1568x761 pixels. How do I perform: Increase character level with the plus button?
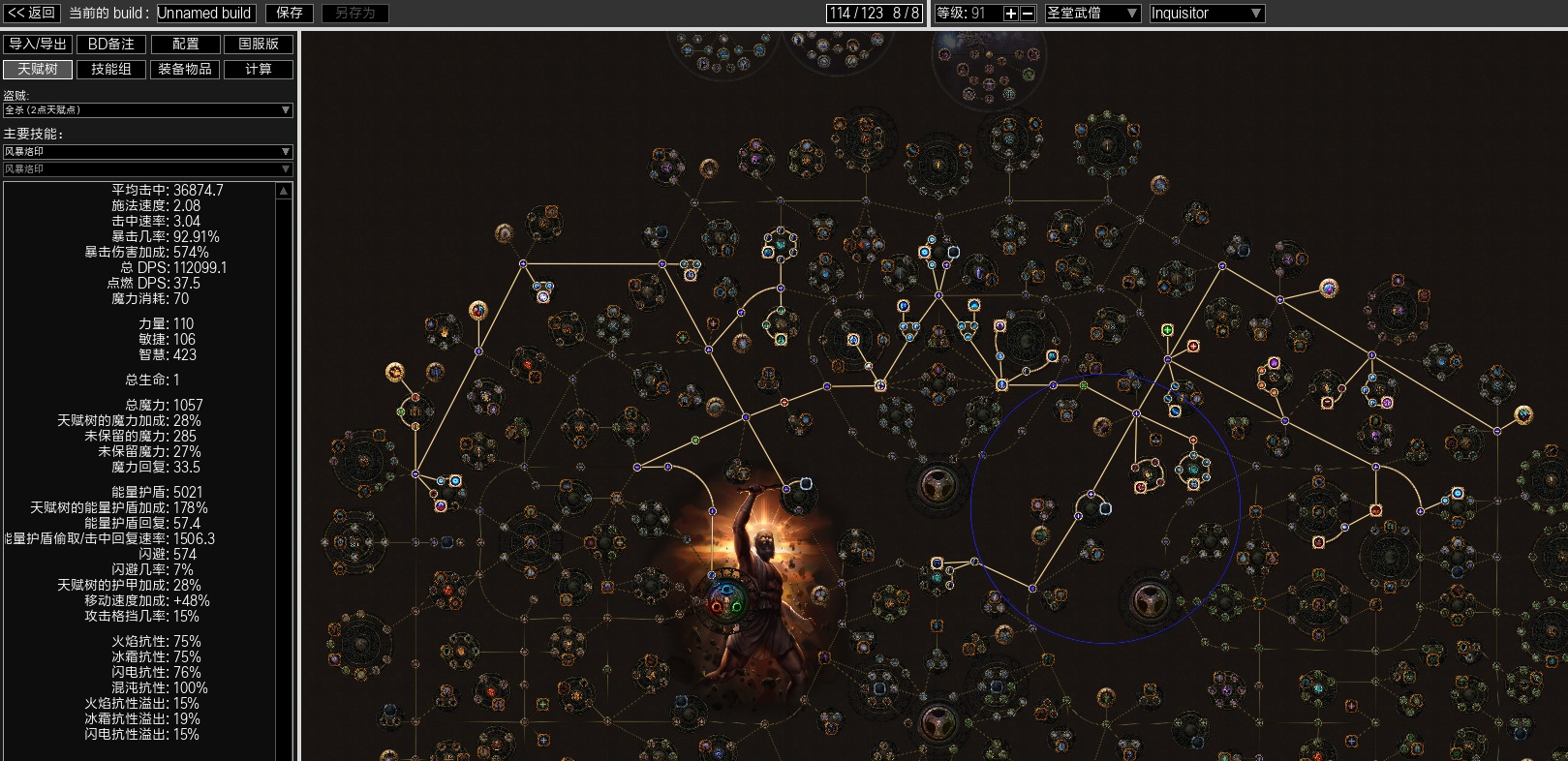(x=1011, y=14)
